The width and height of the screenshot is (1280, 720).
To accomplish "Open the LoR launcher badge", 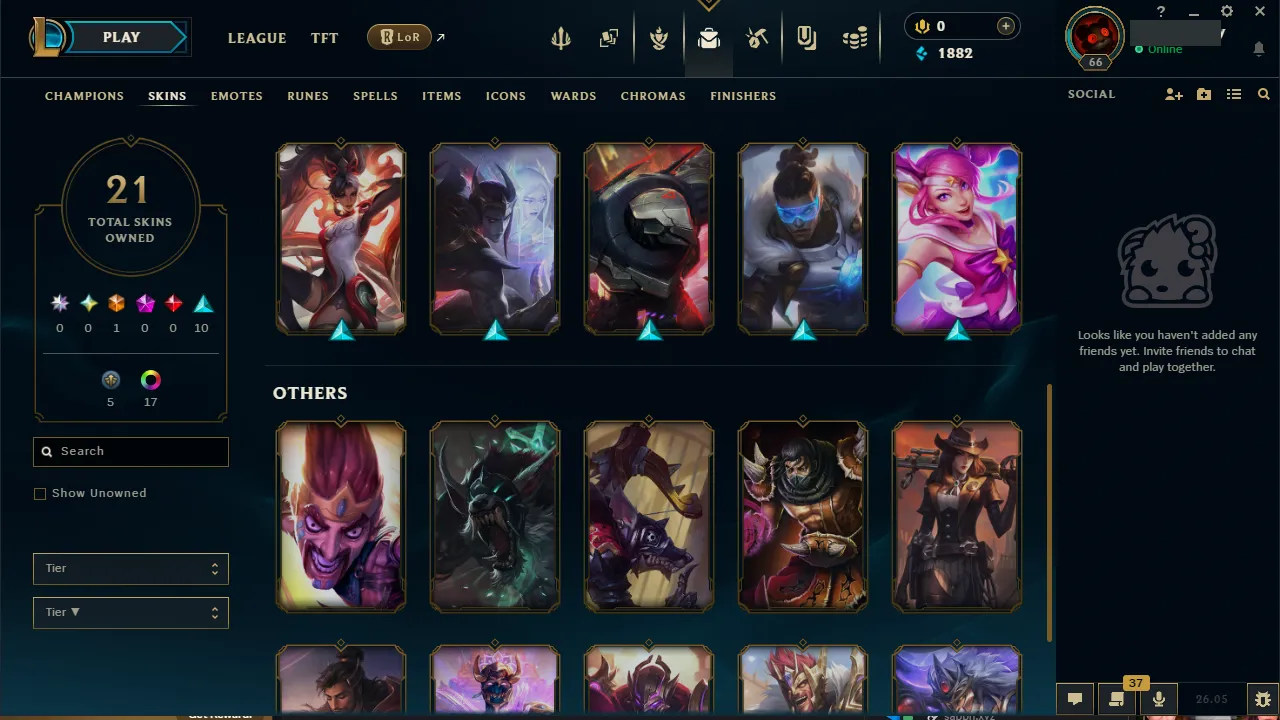I will pyautogui.click(x=399, y=36).
